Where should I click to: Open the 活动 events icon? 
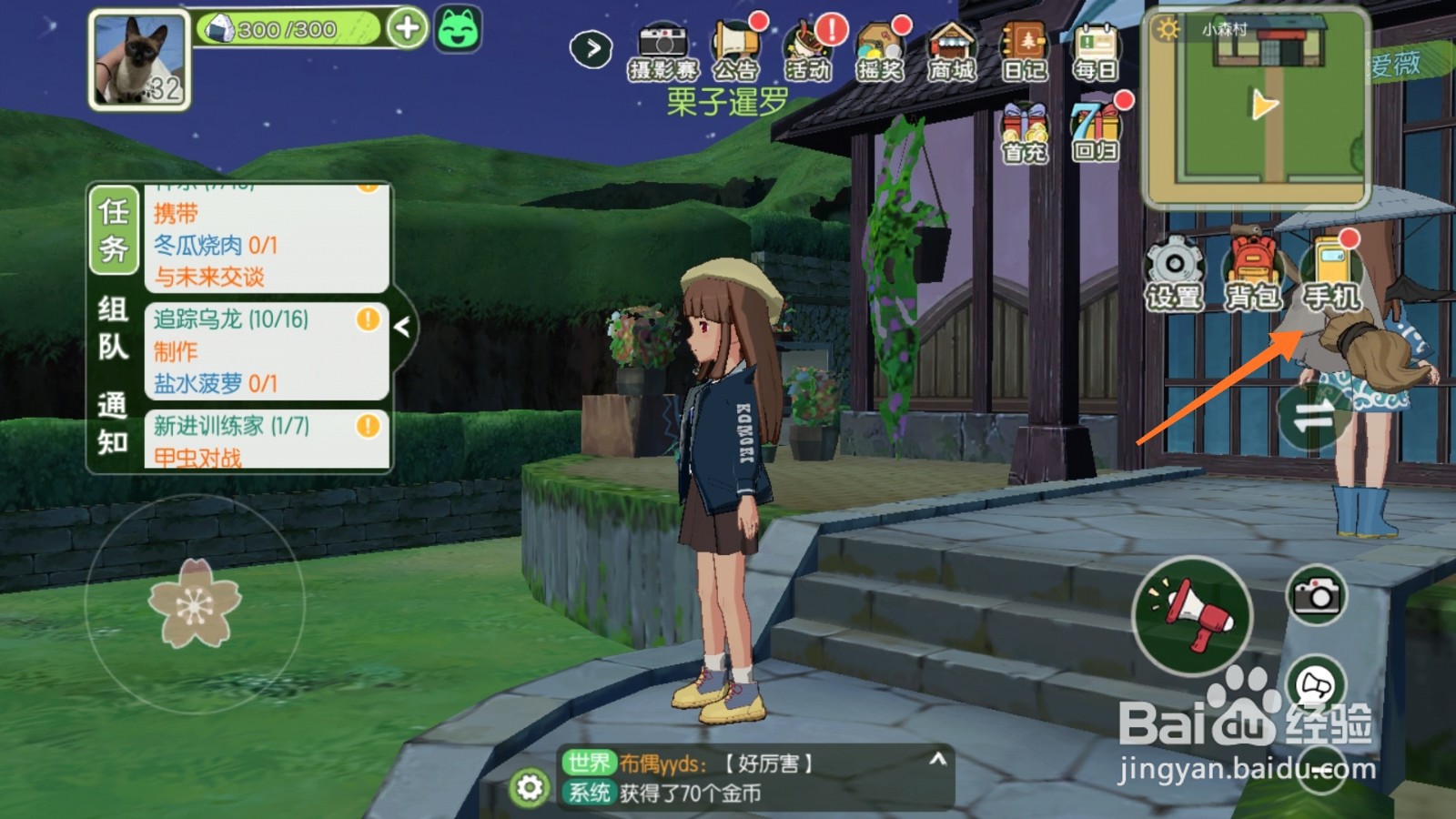pos(808,52)
